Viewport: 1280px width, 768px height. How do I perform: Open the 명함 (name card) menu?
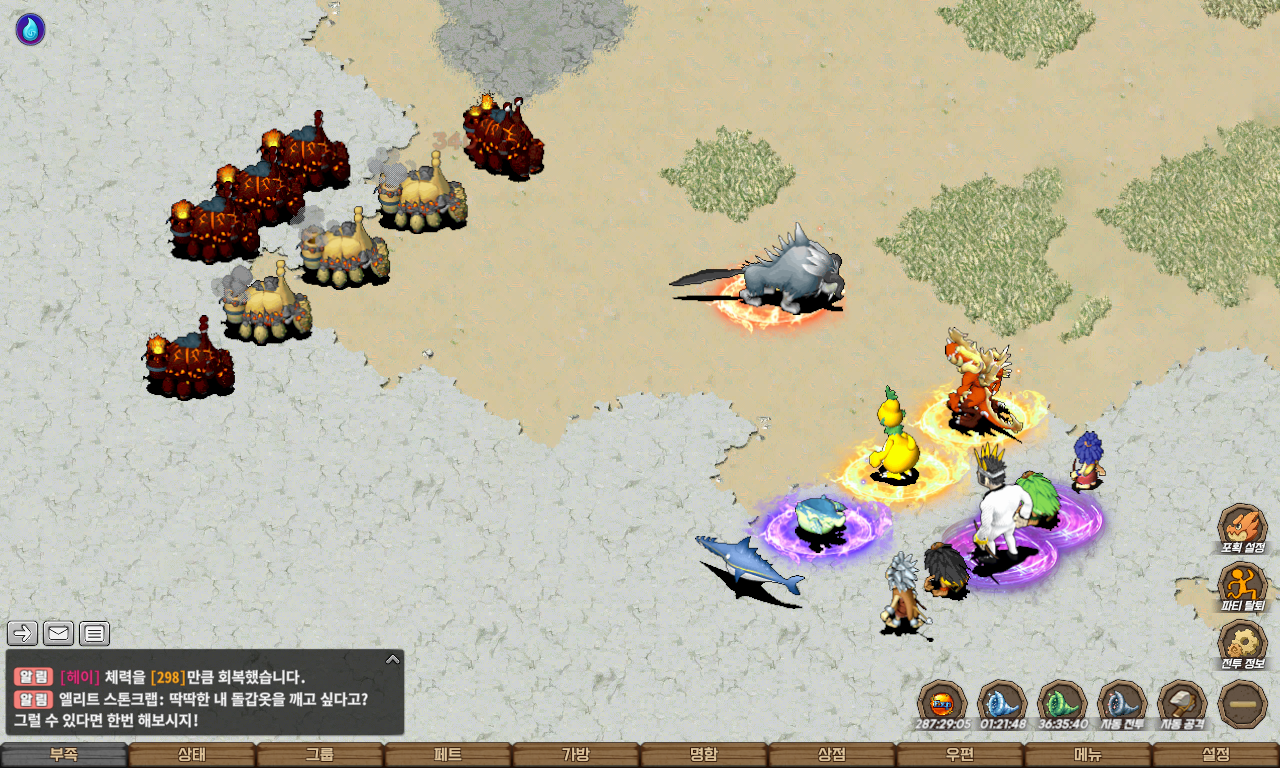[x=704, y=755]
